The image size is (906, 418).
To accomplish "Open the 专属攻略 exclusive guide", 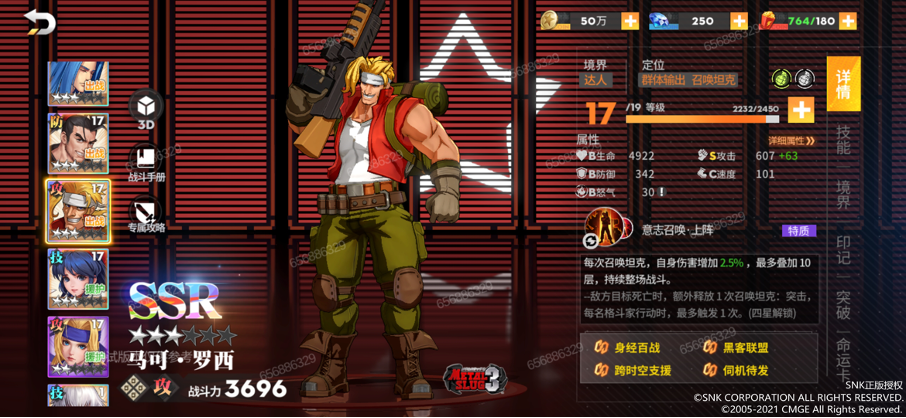I will 146,214.
